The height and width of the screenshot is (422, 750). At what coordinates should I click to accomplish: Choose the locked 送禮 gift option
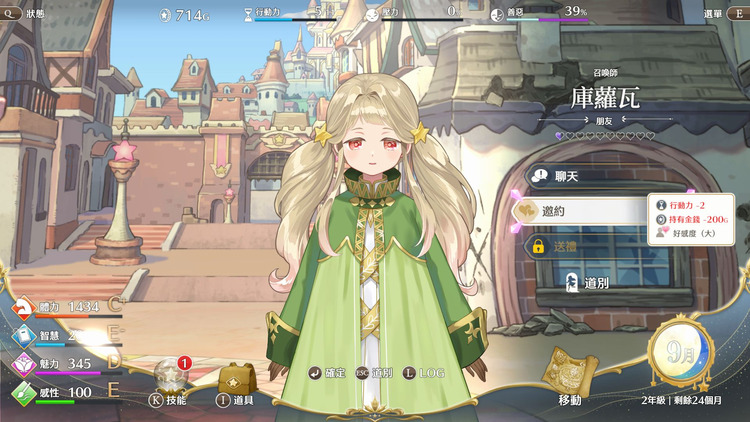[585, 246]
